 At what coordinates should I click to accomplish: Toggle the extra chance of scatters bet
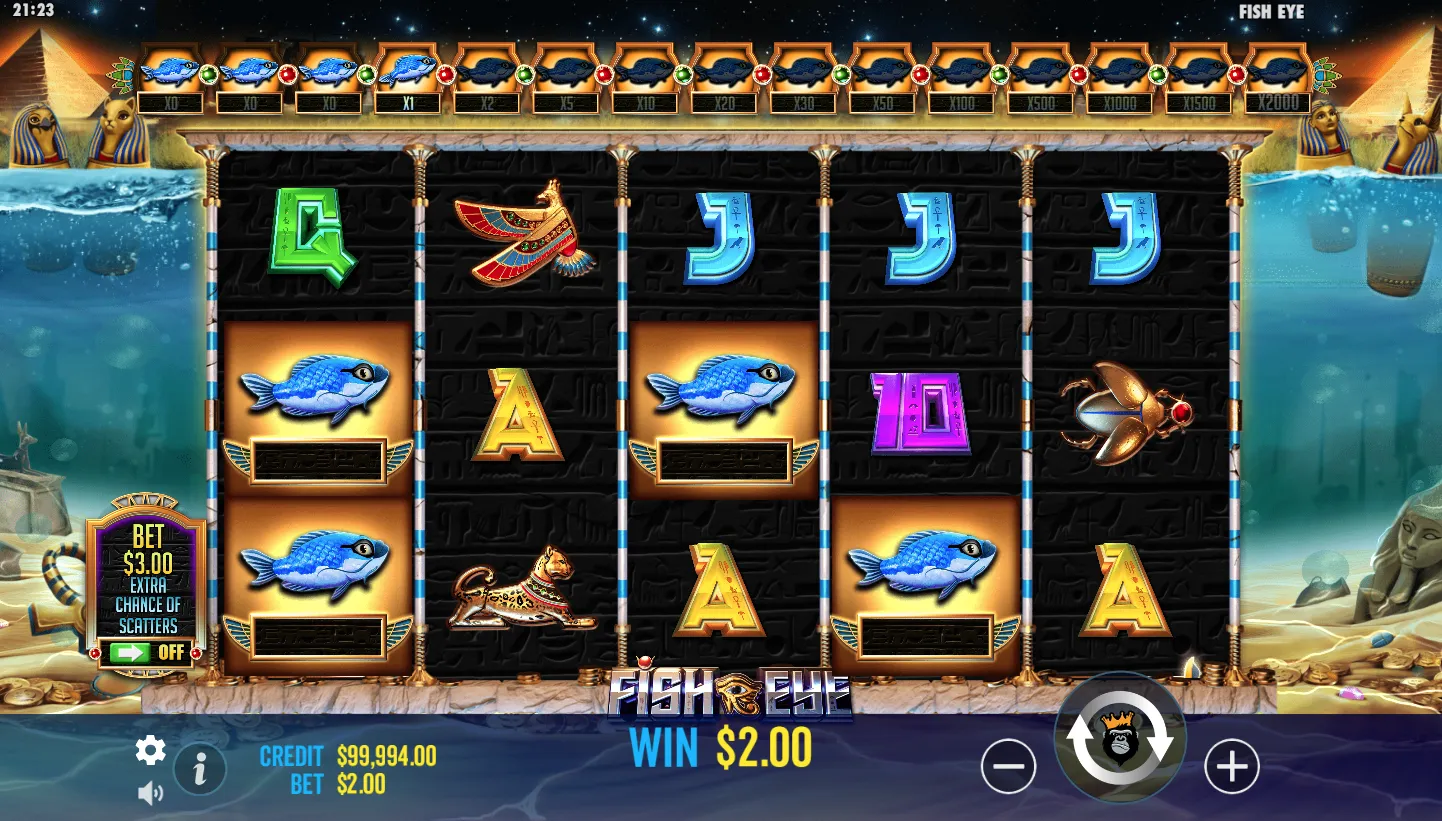[147, 653]
